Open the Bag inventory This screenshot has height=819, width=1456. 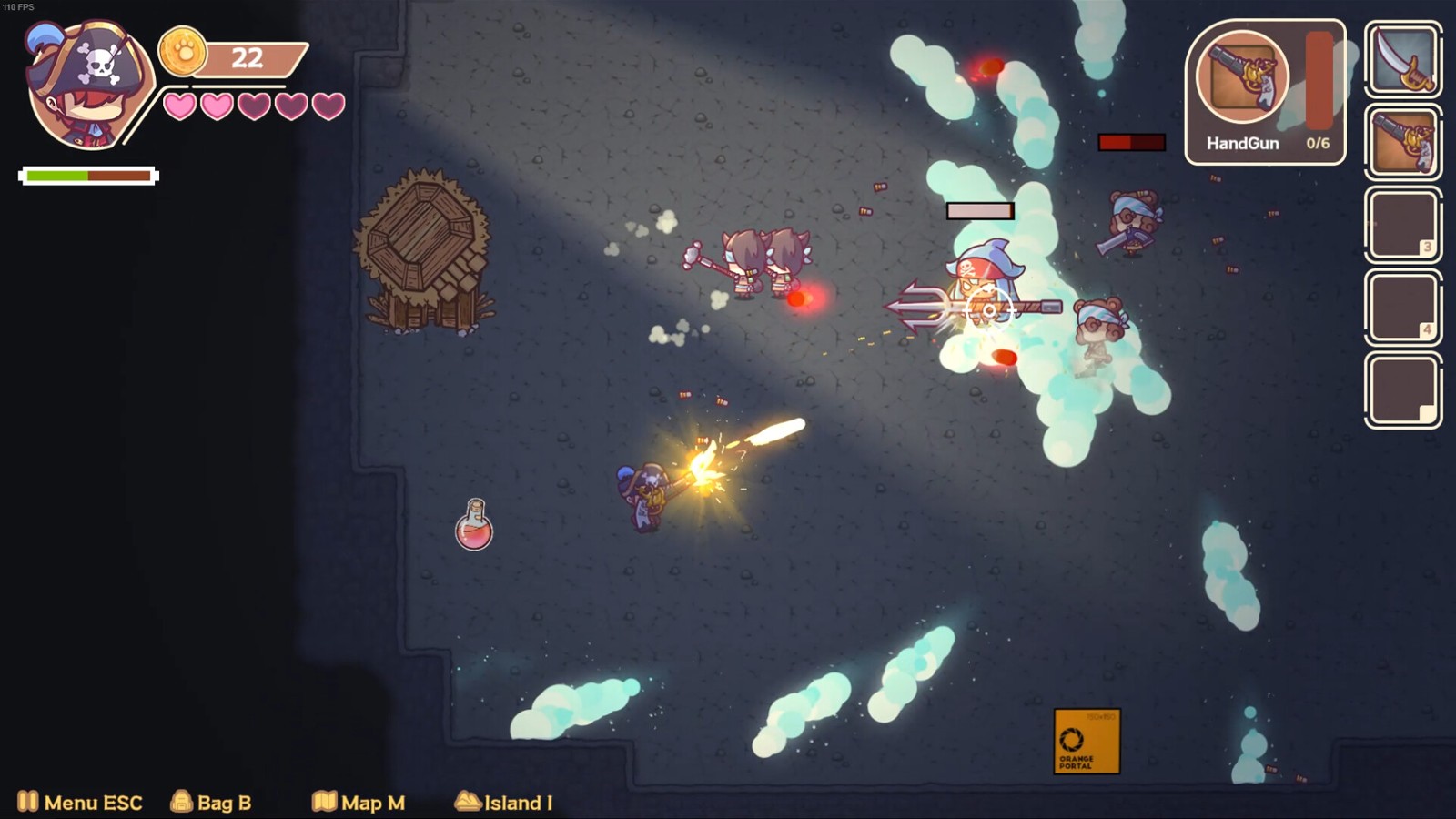(211, 802)
